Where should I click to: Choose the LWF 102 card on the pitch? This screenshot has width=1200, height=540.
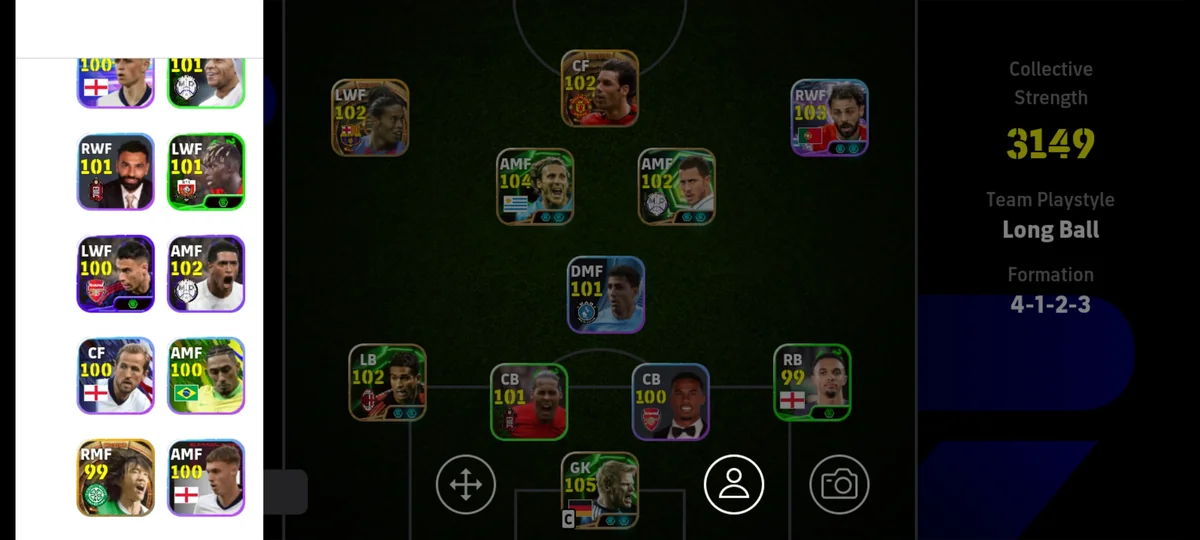tap(370, 118)
